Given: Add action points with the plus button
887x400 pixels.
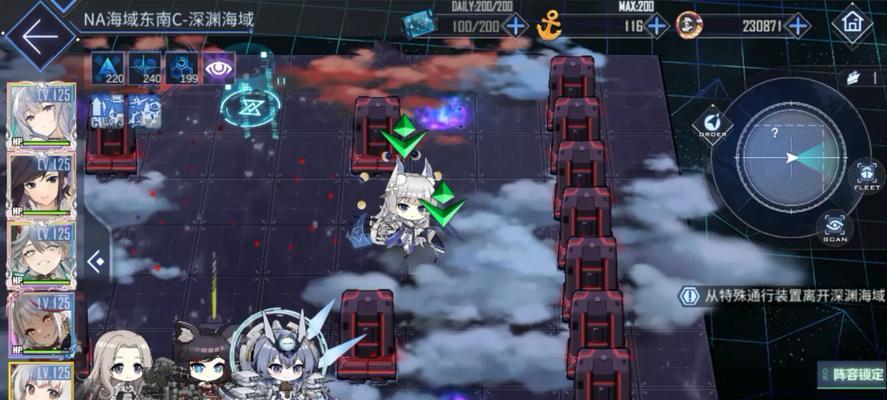Looking at the screenshot, I should [x=516, y=25].
